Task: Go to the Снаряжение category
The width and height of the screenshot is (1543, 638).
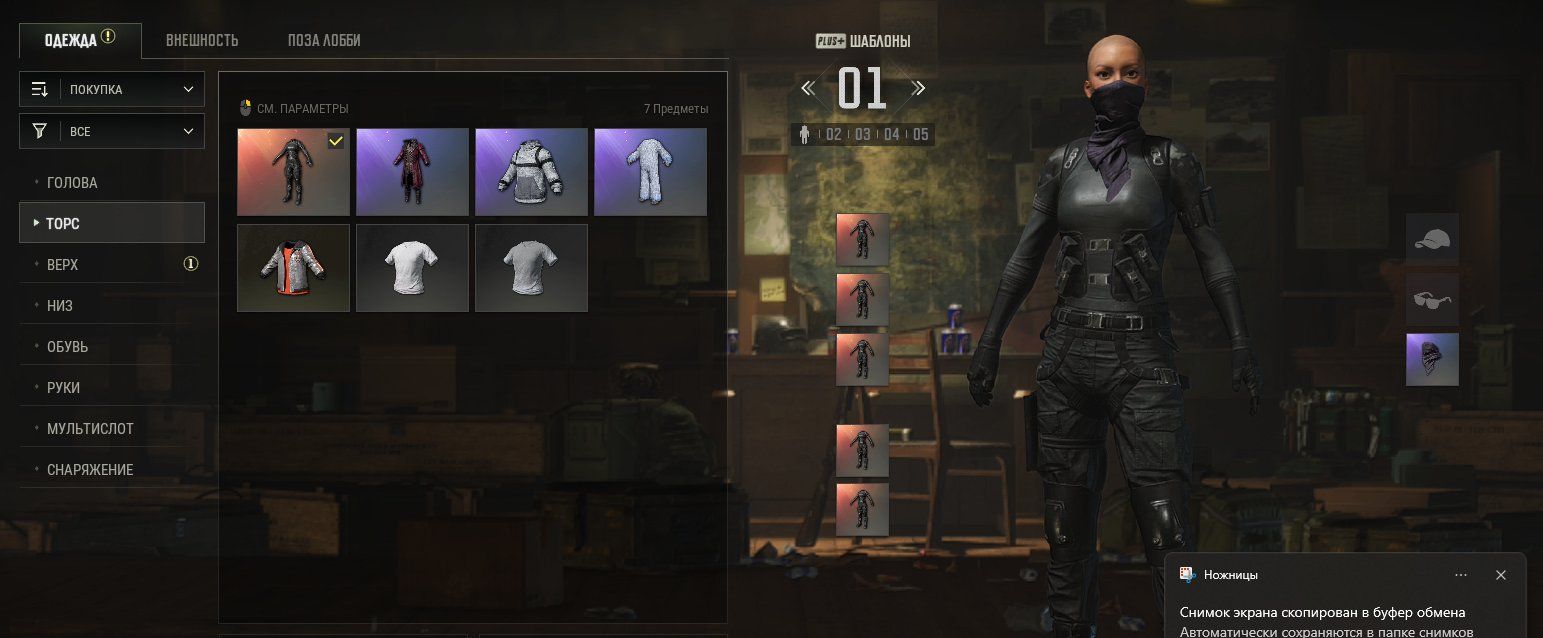Action: 90,470
